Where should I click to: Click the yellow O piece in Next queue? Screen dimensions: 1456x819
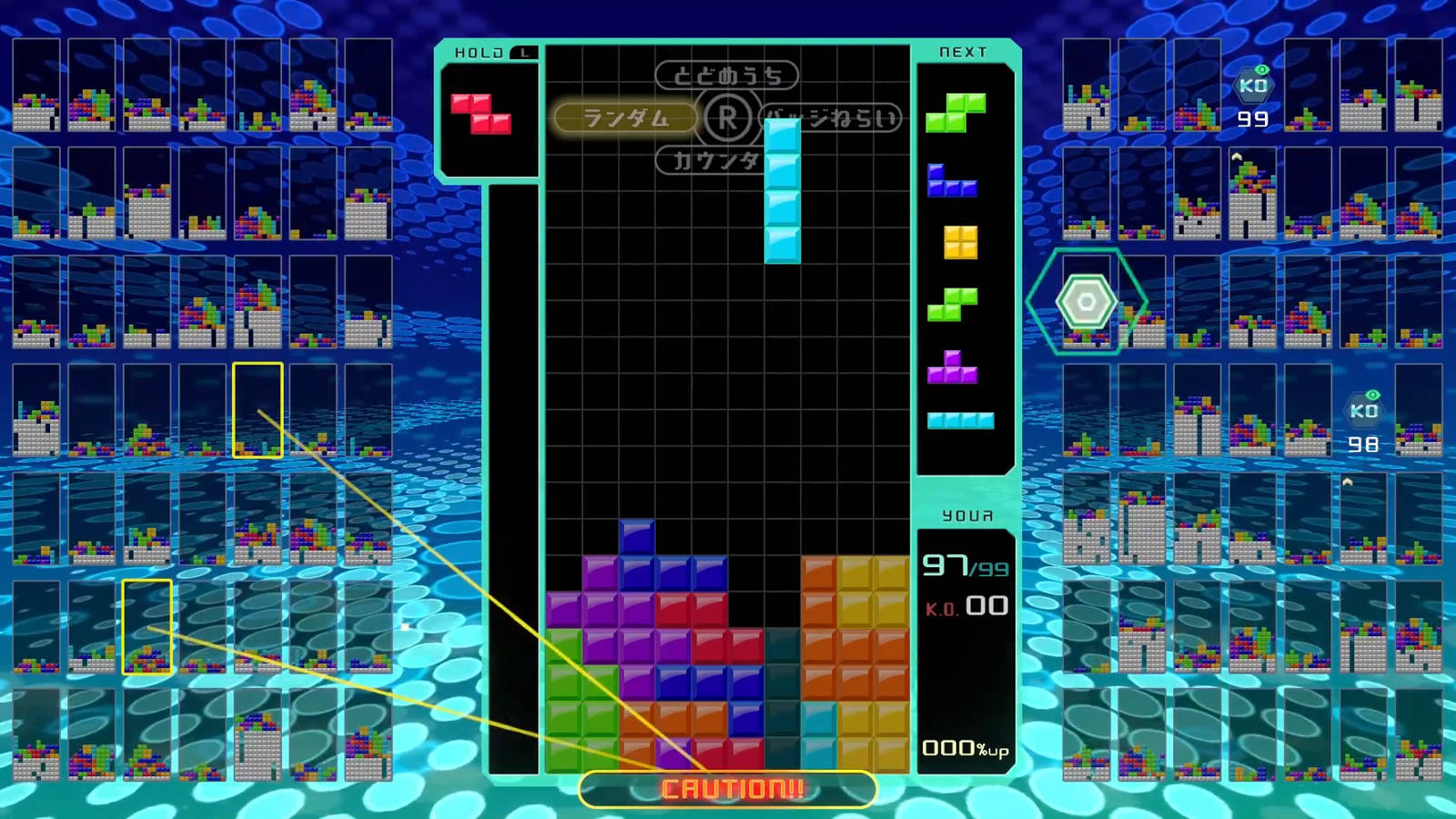click(960, 242)
